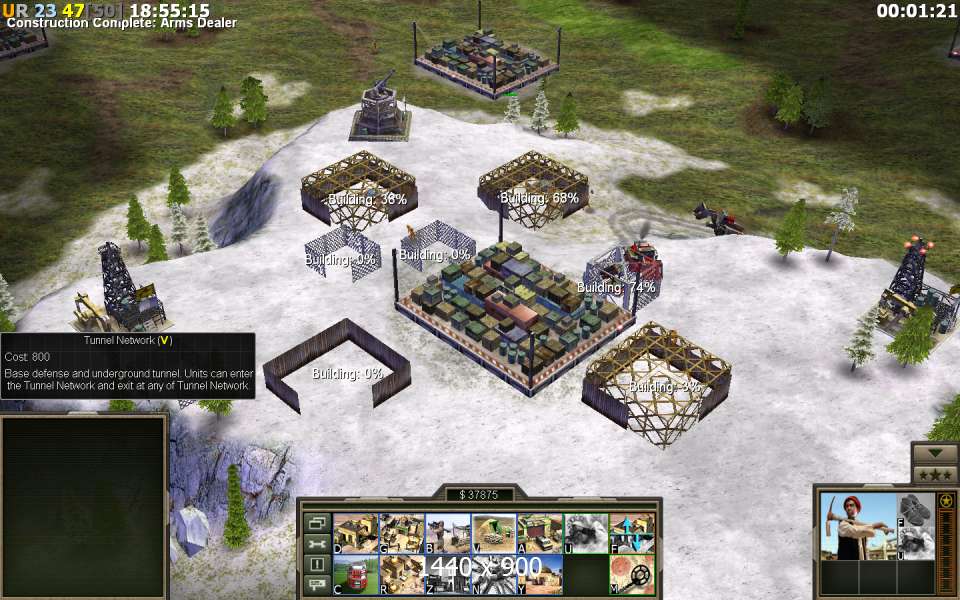Click the blue arrows icon marked F
This screenshot has width=960, height=600.
point(632,534)
